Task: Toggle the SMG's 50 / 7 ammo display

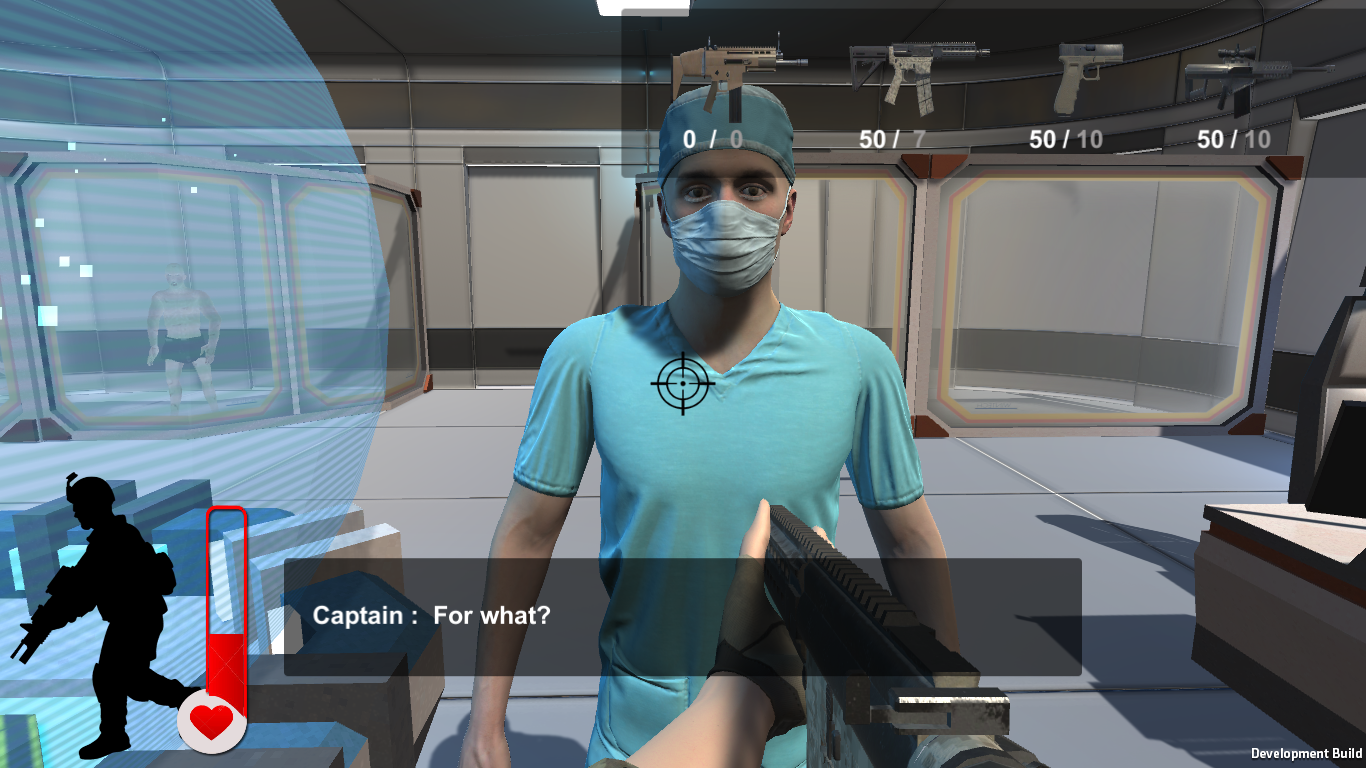Action: [x=893, y=139]
